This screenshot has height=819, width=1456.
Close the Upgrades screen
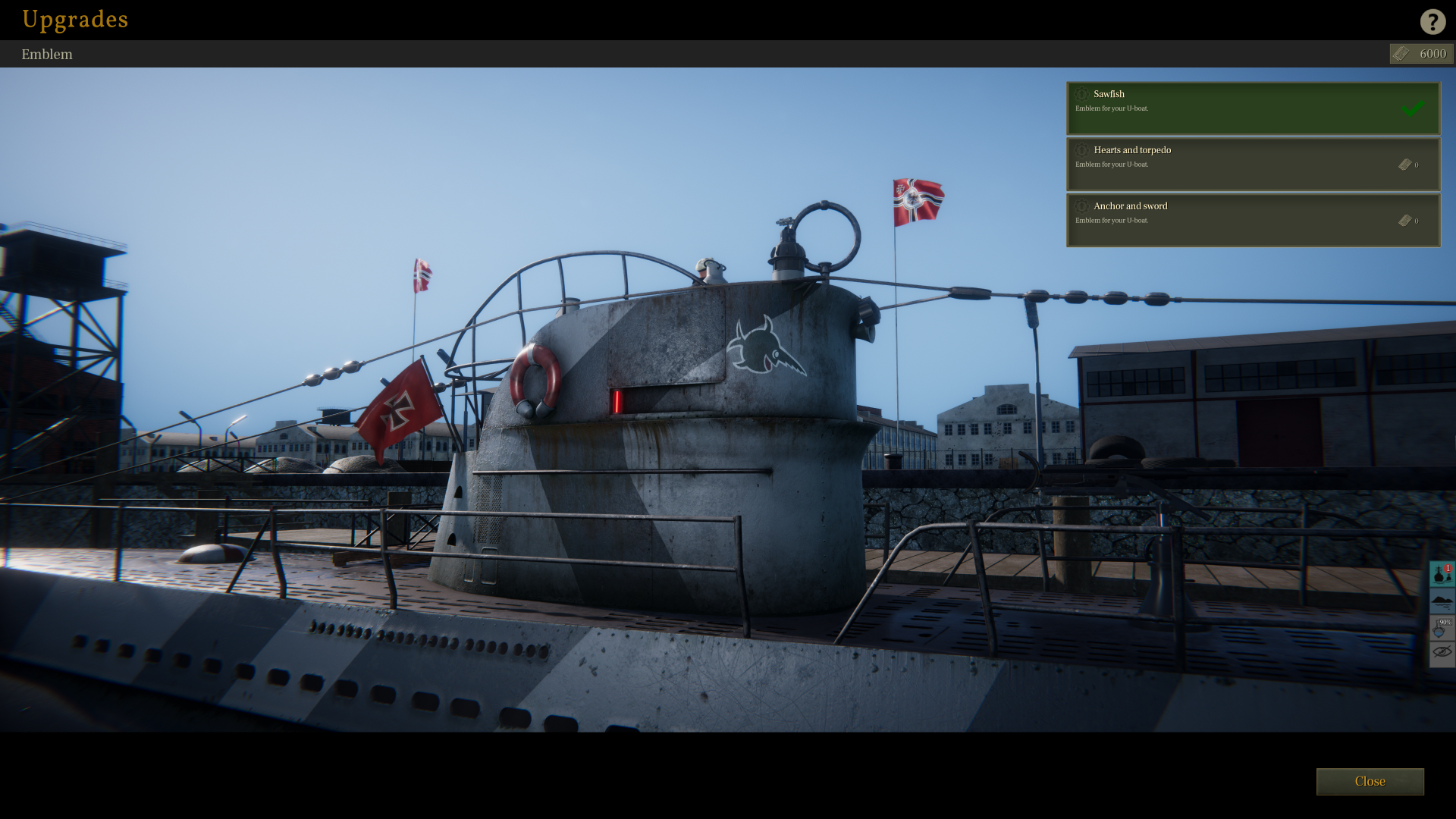tap(1369, 781)
